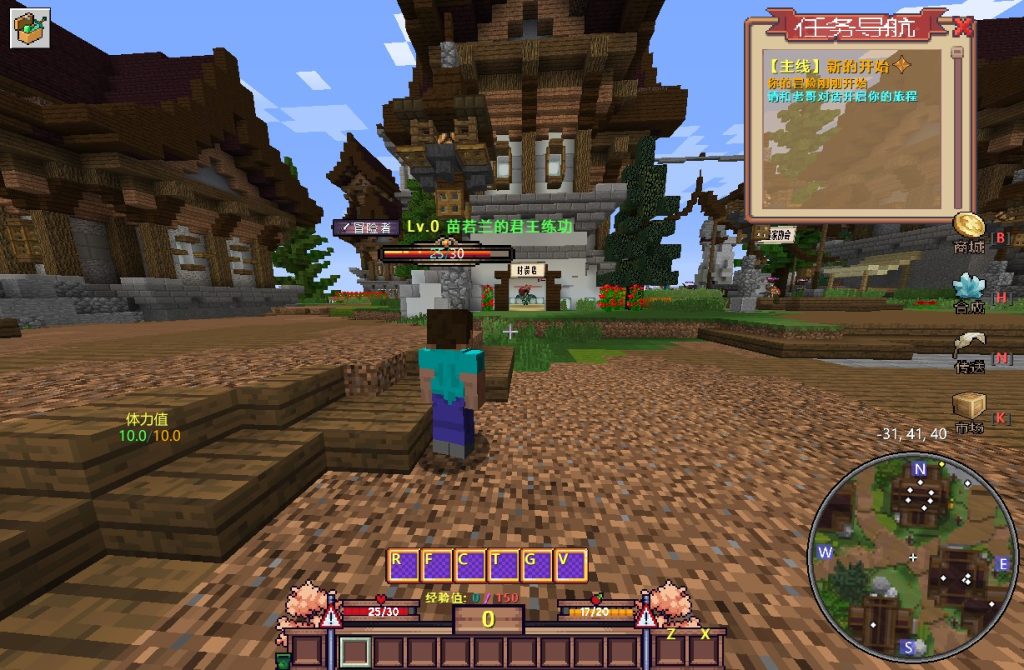
Task: Click the highlighted hotbar slot
Action: 355,651
